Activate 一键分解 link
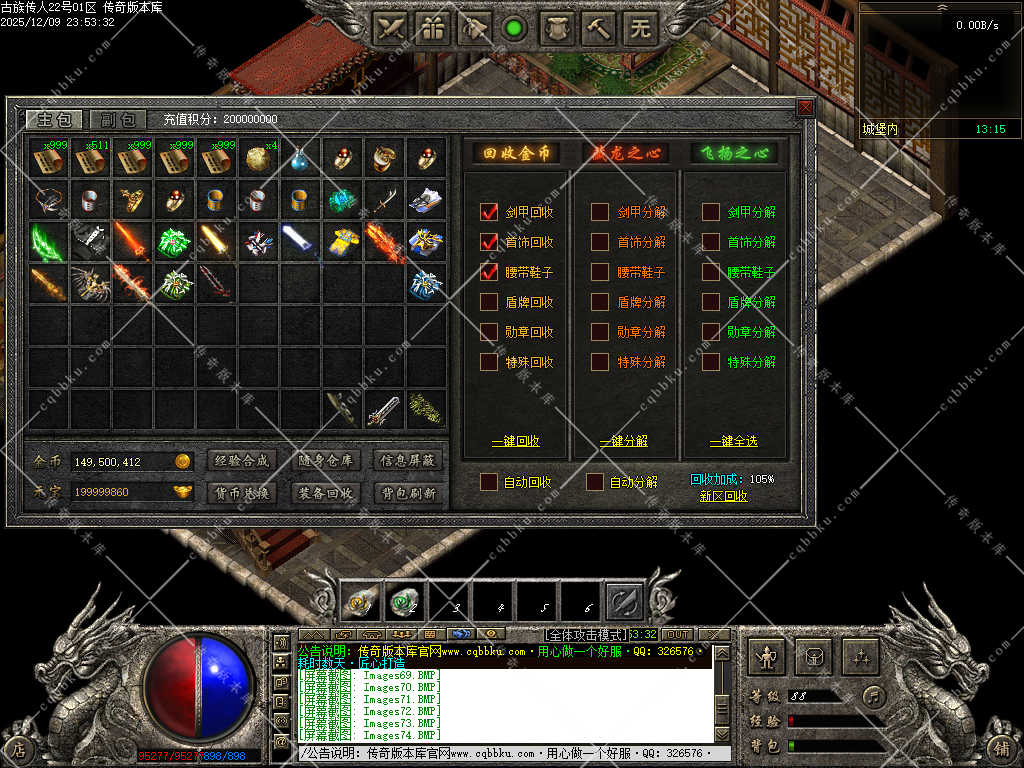This screenshot has width=1024, height=768. [x=624, y=441]
